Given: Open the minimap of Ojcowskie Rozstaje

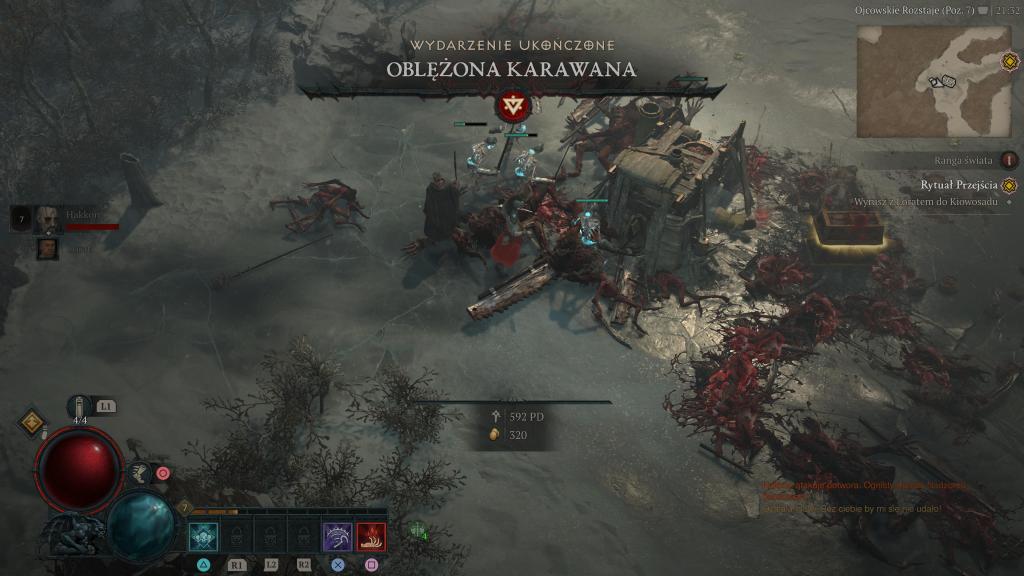Looking at the screenshot, I should click(920, 81).
